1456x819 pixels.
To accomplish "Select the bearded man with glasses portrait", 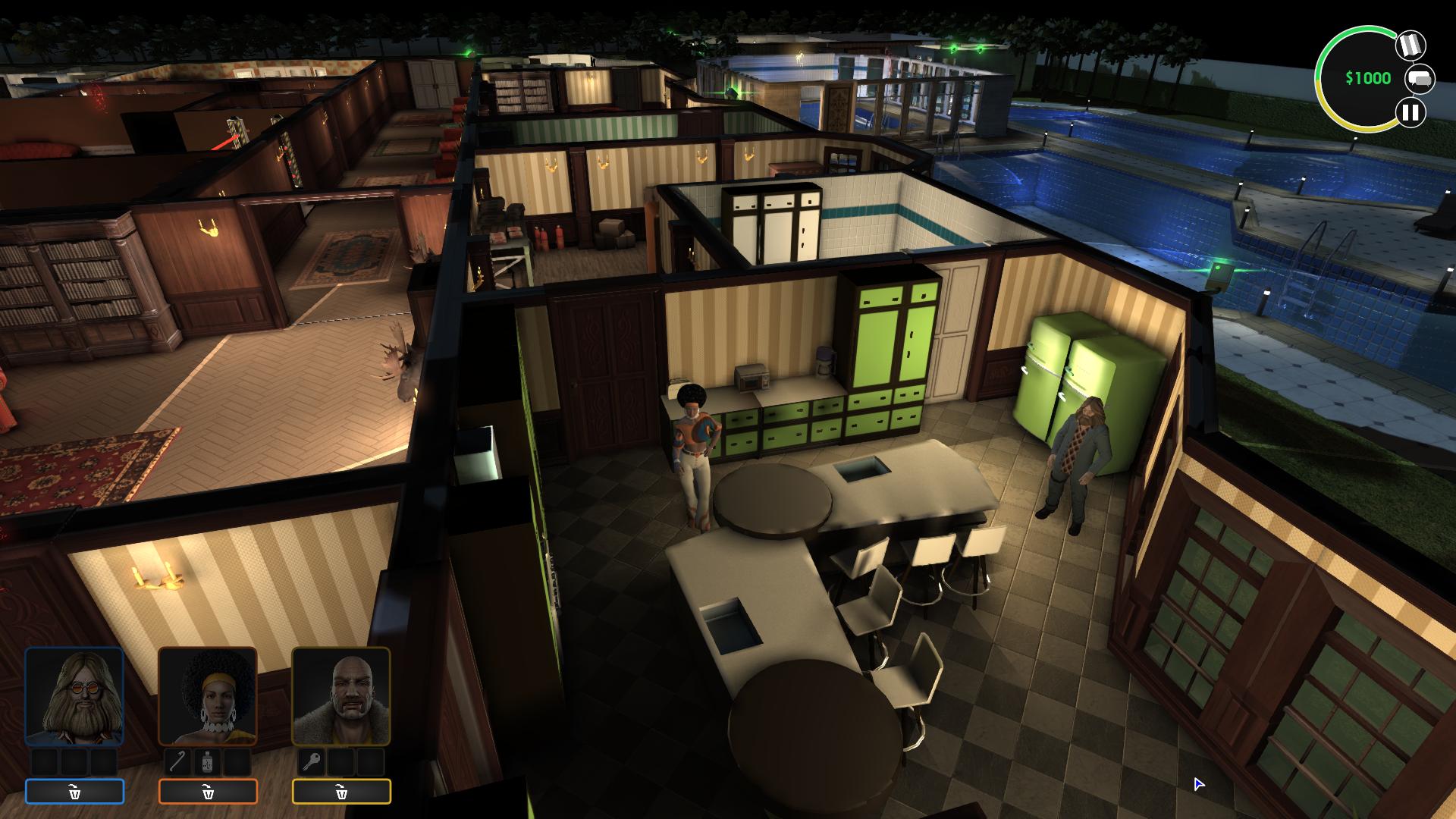I will point(74,696).
